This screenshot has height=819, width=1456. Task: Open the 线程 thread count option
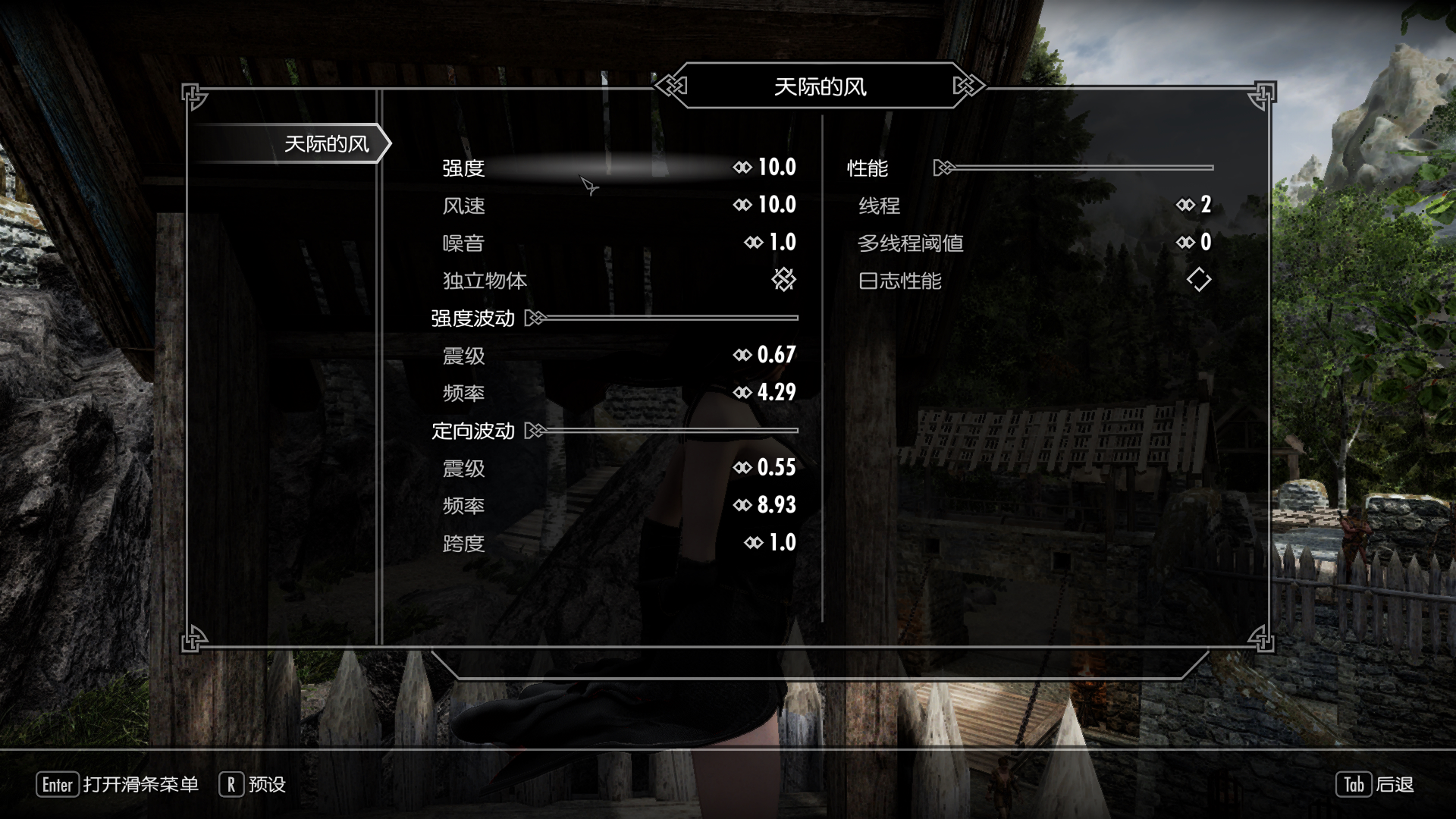[x=1035, y=205]
